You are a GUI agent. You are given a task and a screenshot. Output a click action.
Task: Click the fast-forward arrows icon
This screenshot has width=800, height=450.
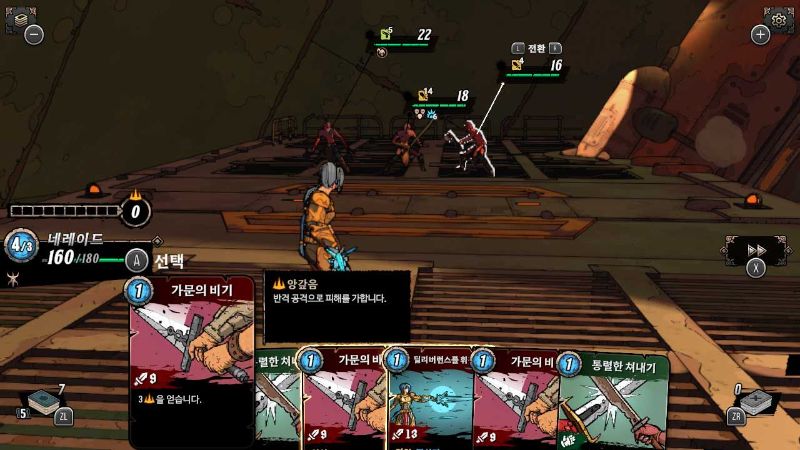click(x=757, y=249)
